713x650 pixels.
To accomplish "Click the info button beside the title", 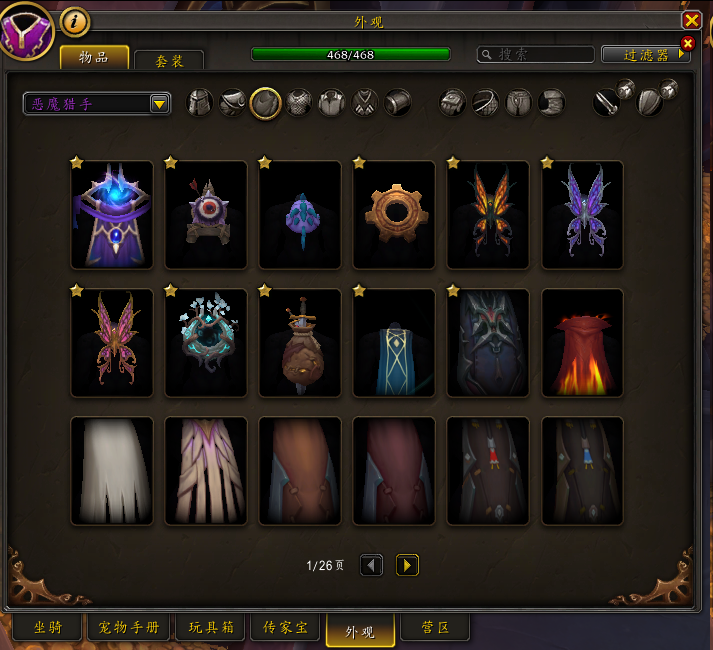I will coord(75,20).
